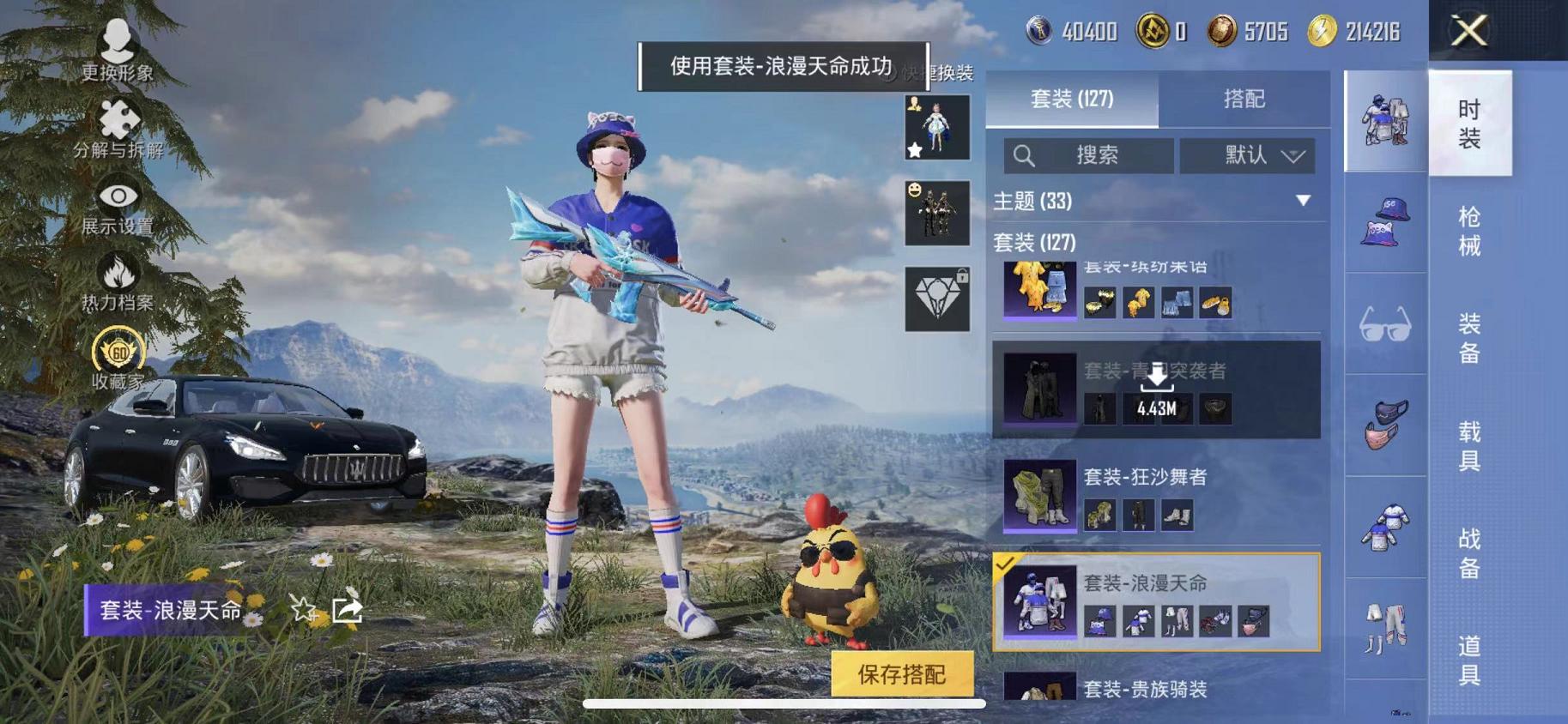Click the 搜索 search input field
The width and height of the screenshot is (1568, 724).
point(1090,155)
